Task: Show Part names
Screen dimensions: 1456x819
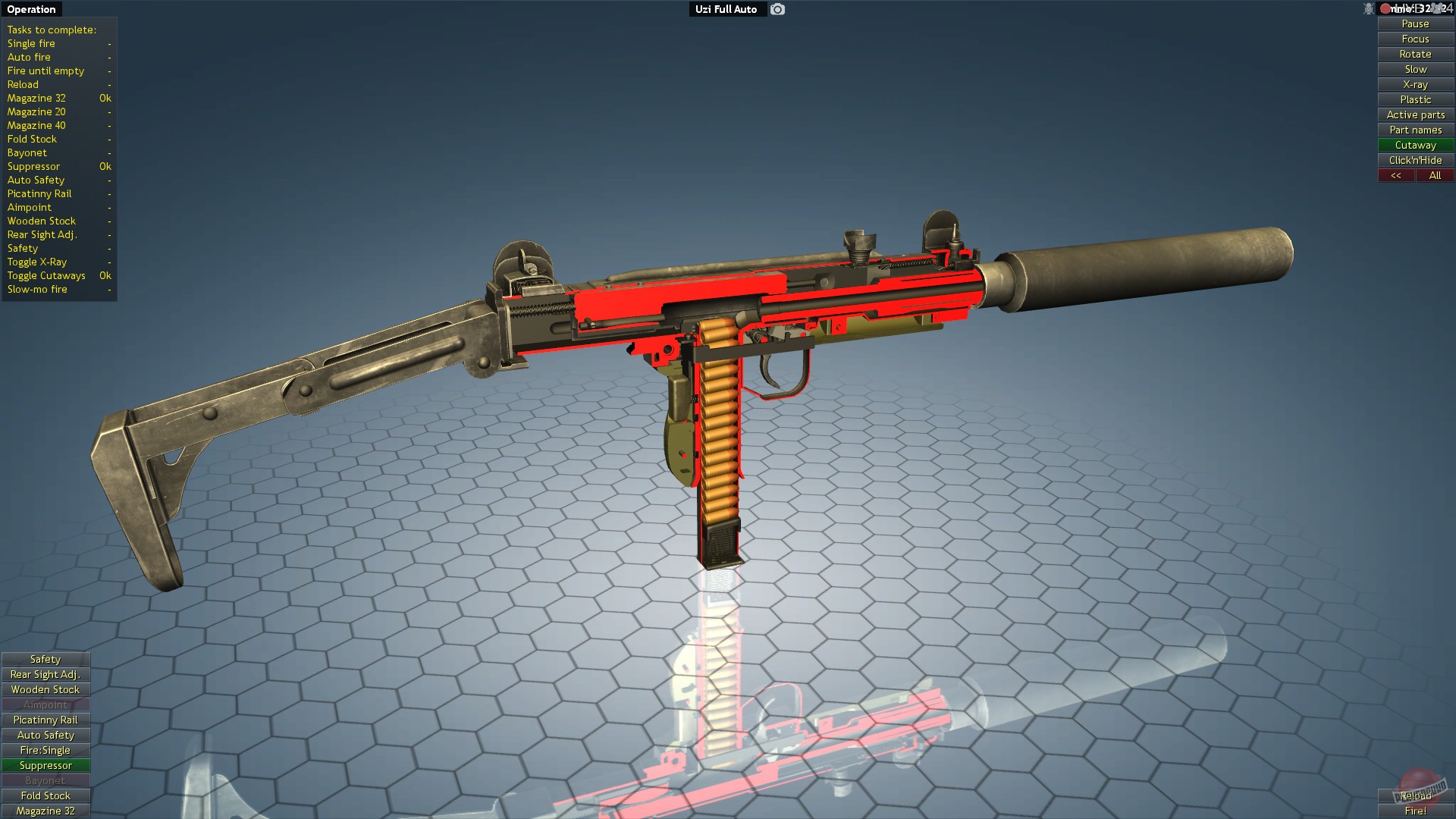Action: pos(1414,130)
